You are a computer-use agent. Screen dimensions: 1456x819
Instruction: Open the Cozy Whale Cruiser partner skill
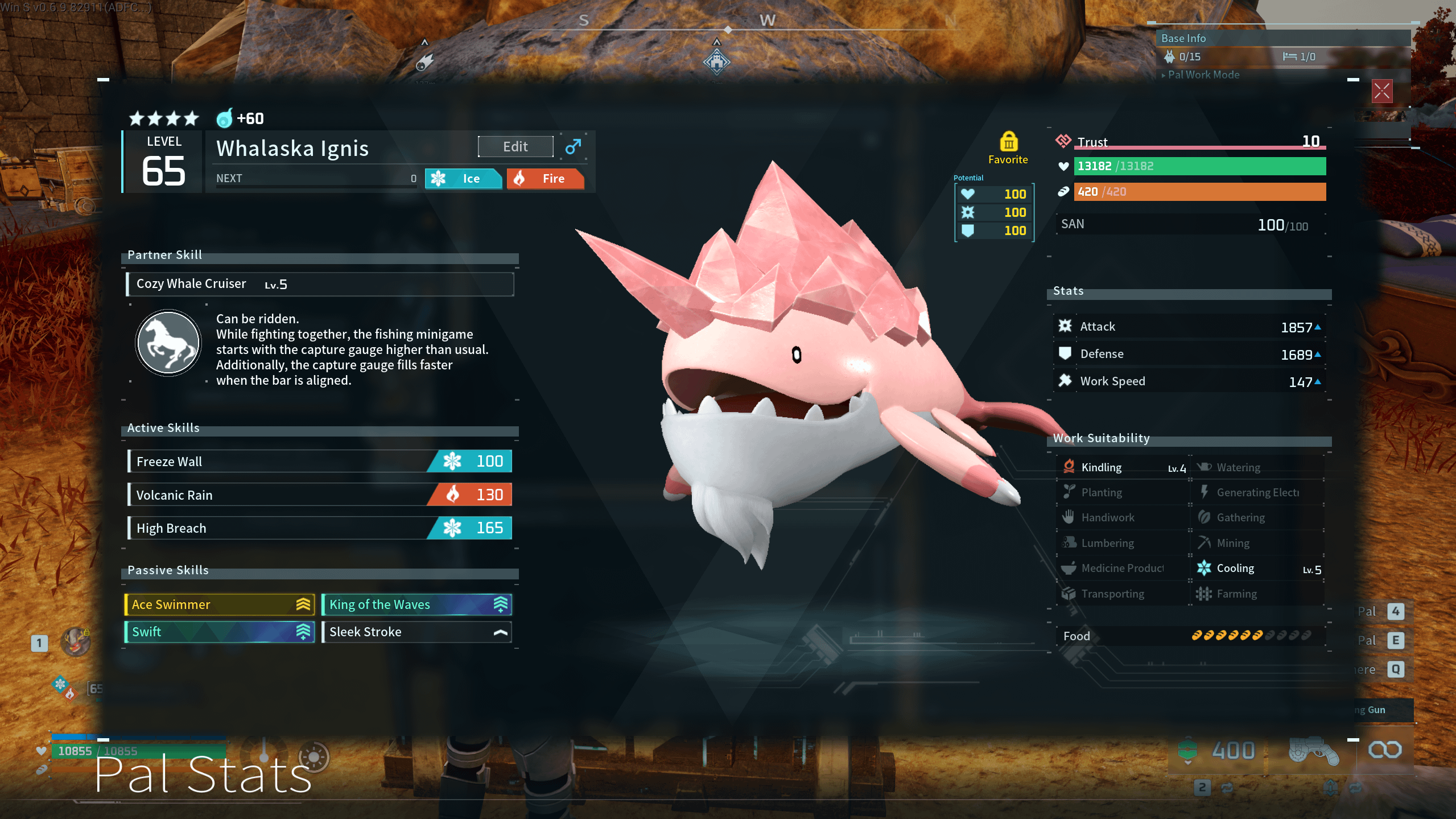(320, 284)
